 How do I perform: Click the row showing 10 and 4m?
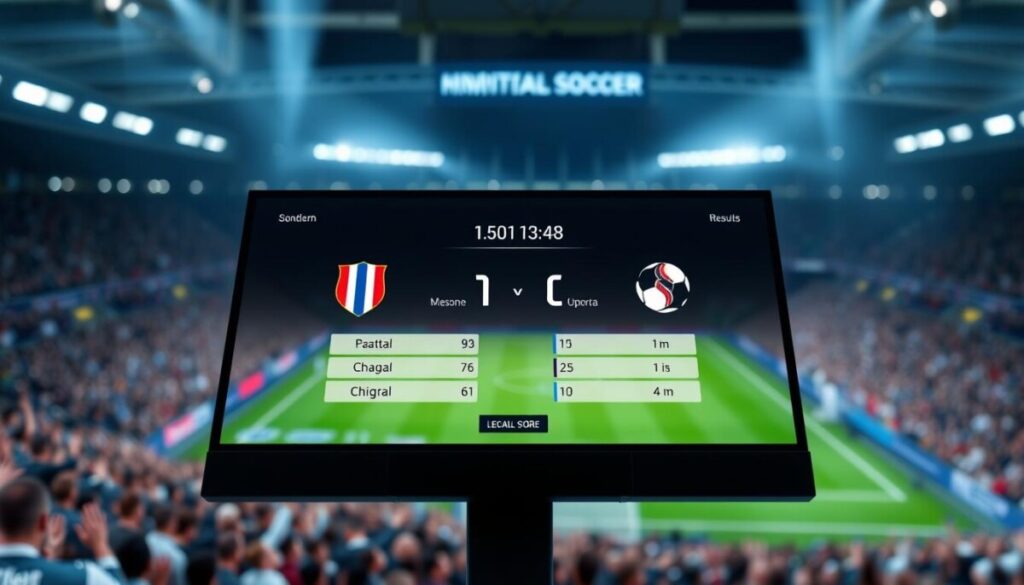coord(625,391)
